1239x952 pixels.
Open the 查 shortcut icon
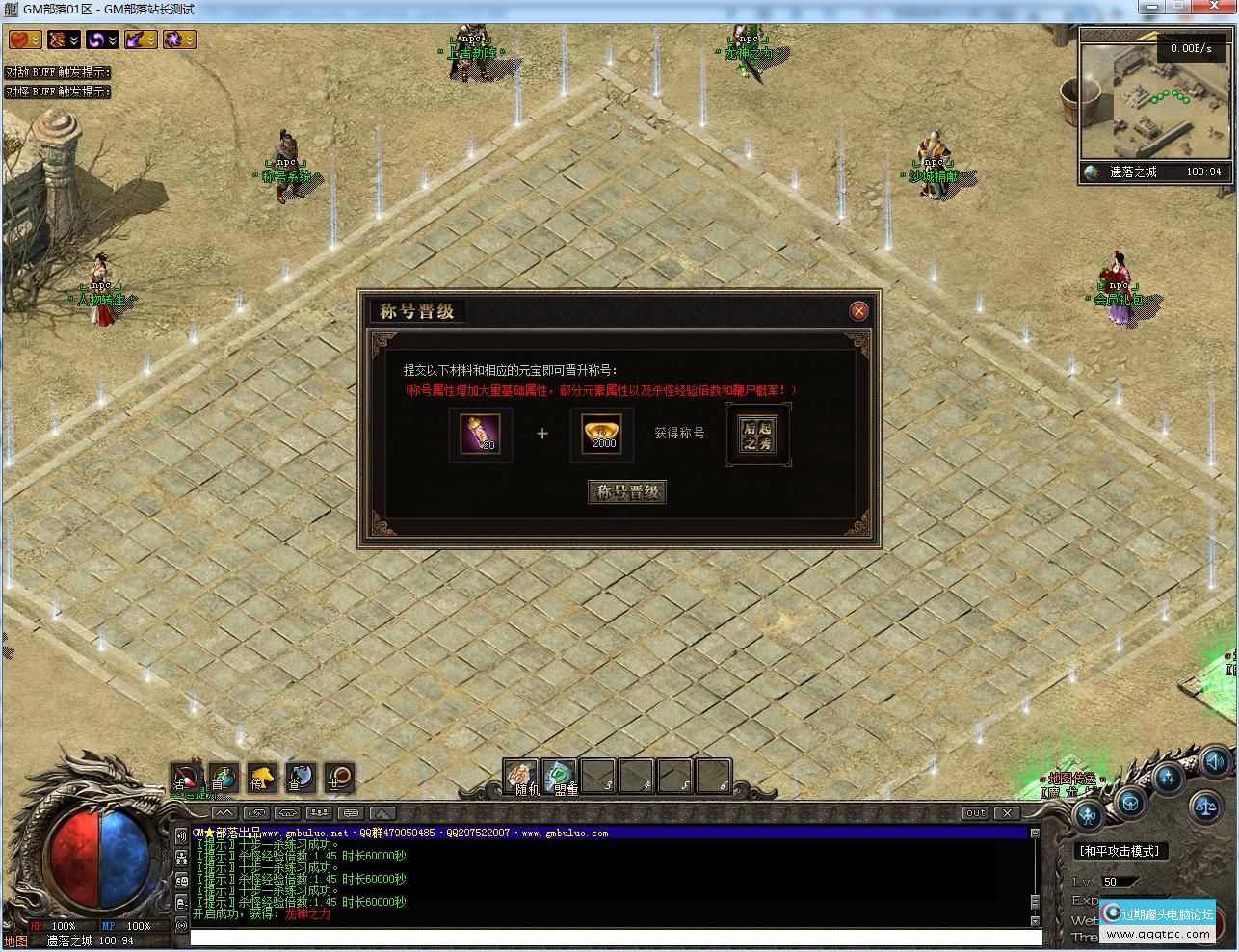coord(301,777)
